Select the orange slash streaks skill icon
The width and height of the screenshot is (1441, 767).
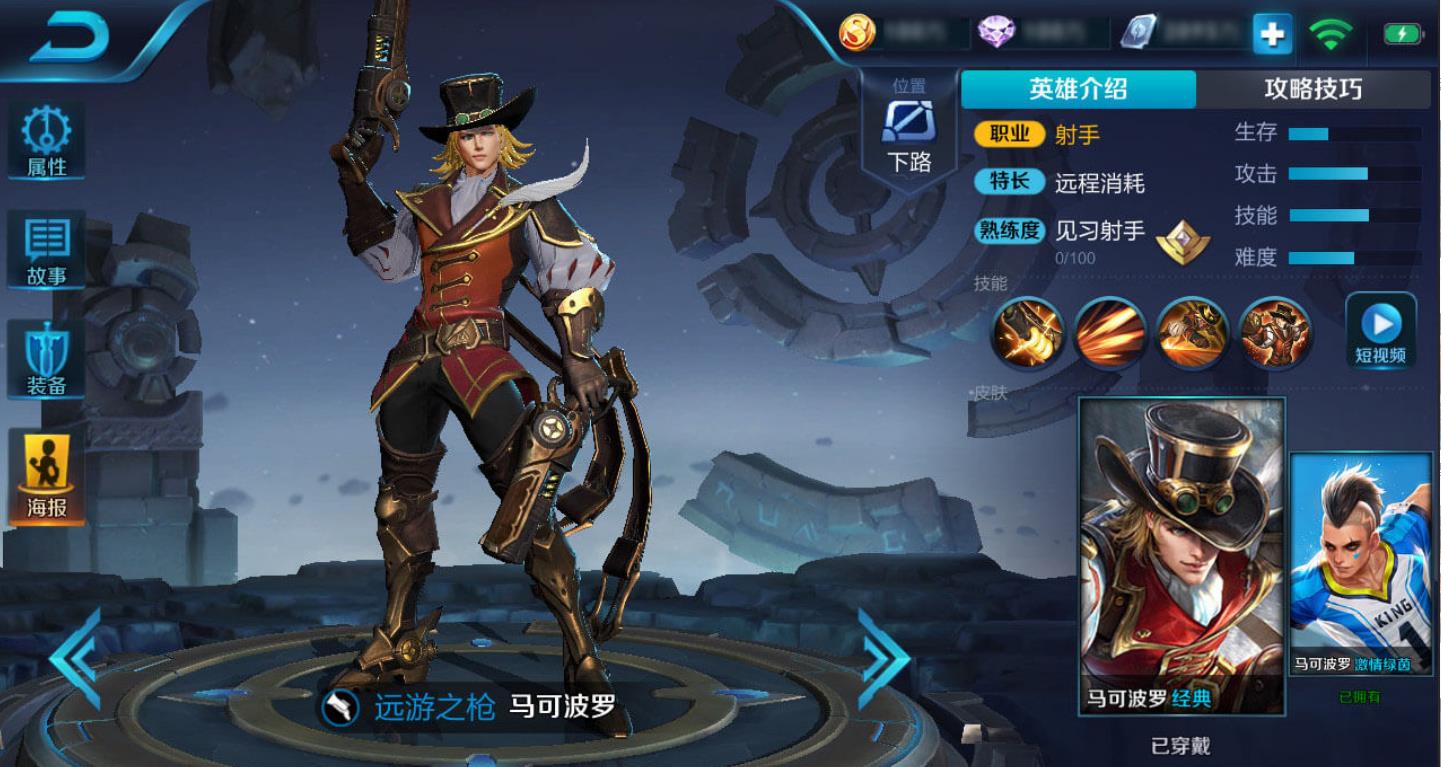(1110, 333)
